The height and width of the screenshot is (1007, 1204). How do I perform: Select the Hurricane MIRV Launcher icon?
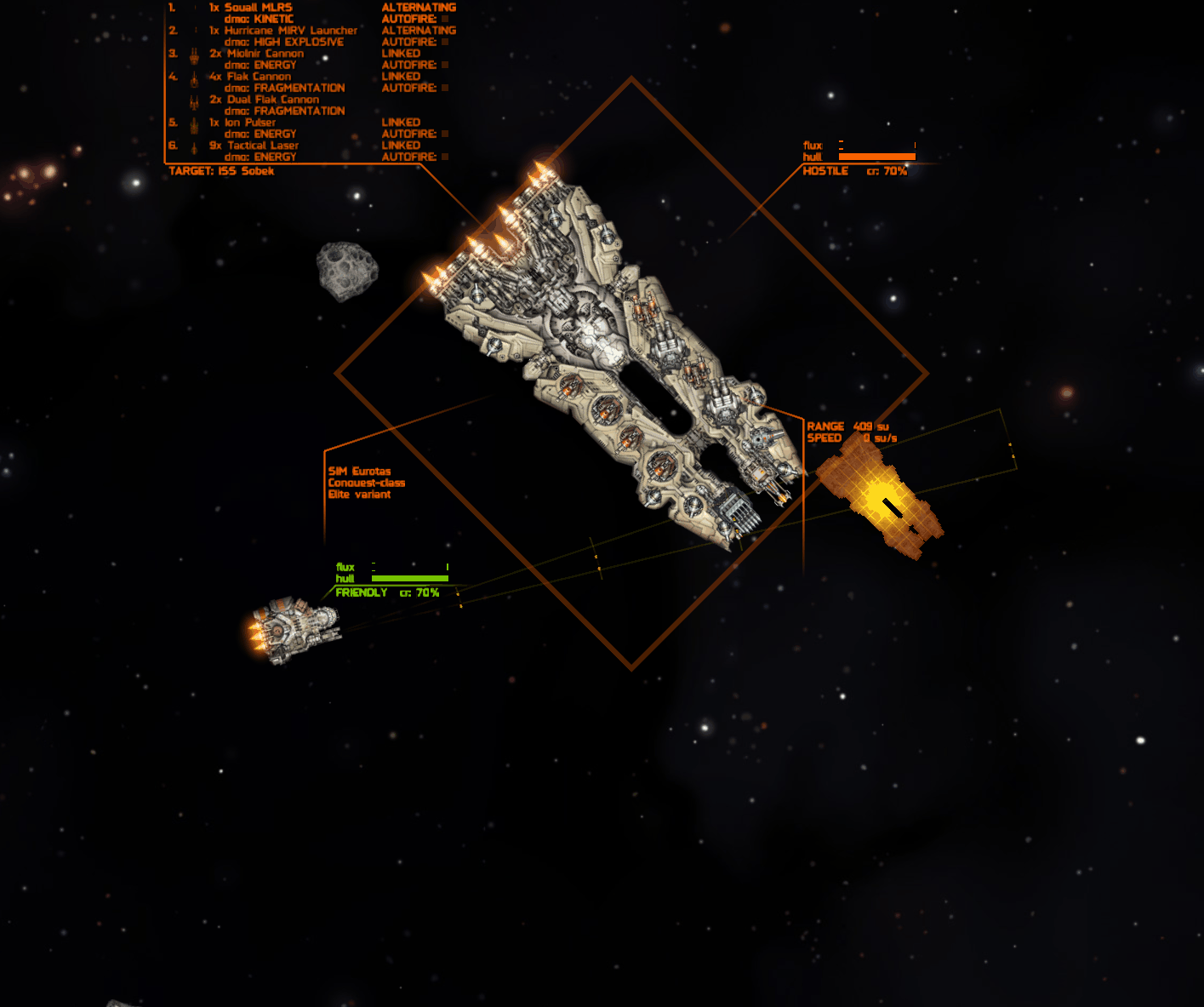pos(193,32)
